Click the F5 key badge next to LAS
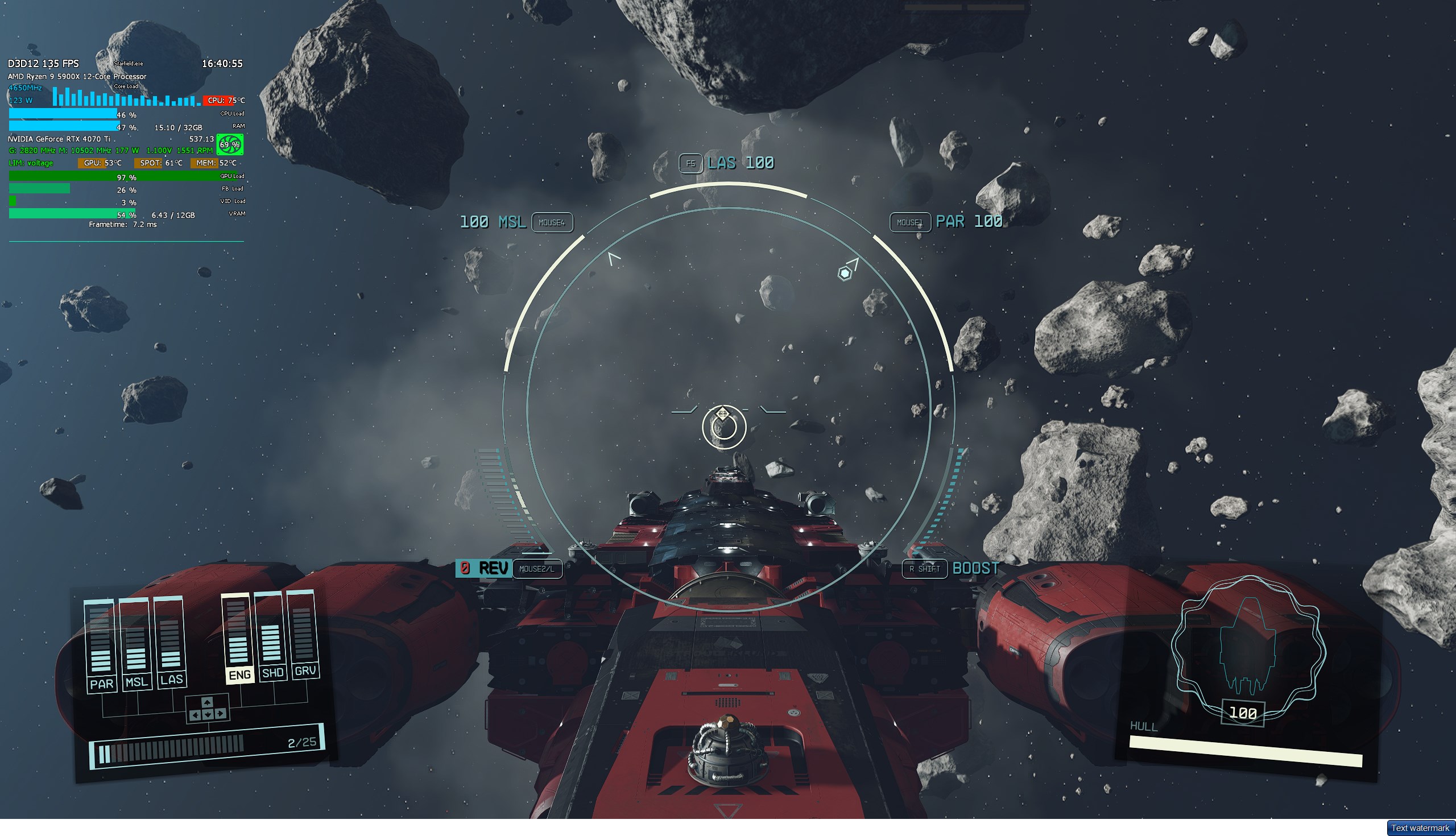1456x836 pixels. click(690, 164)
